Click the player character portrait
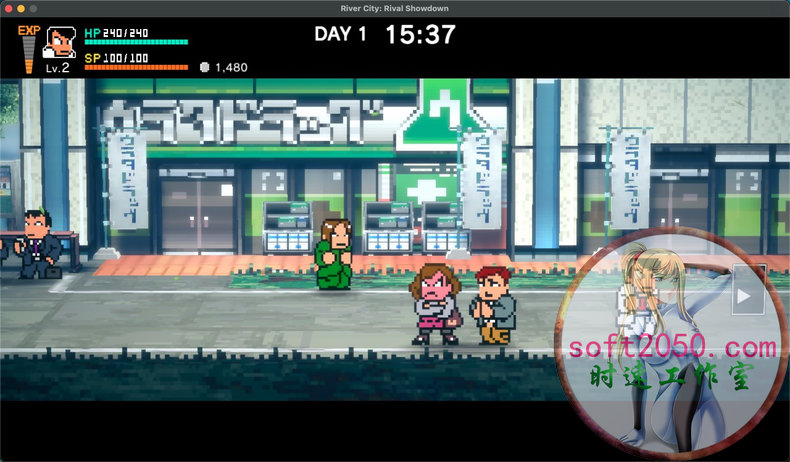The image size is (790, 462). [x=57, y=44]
